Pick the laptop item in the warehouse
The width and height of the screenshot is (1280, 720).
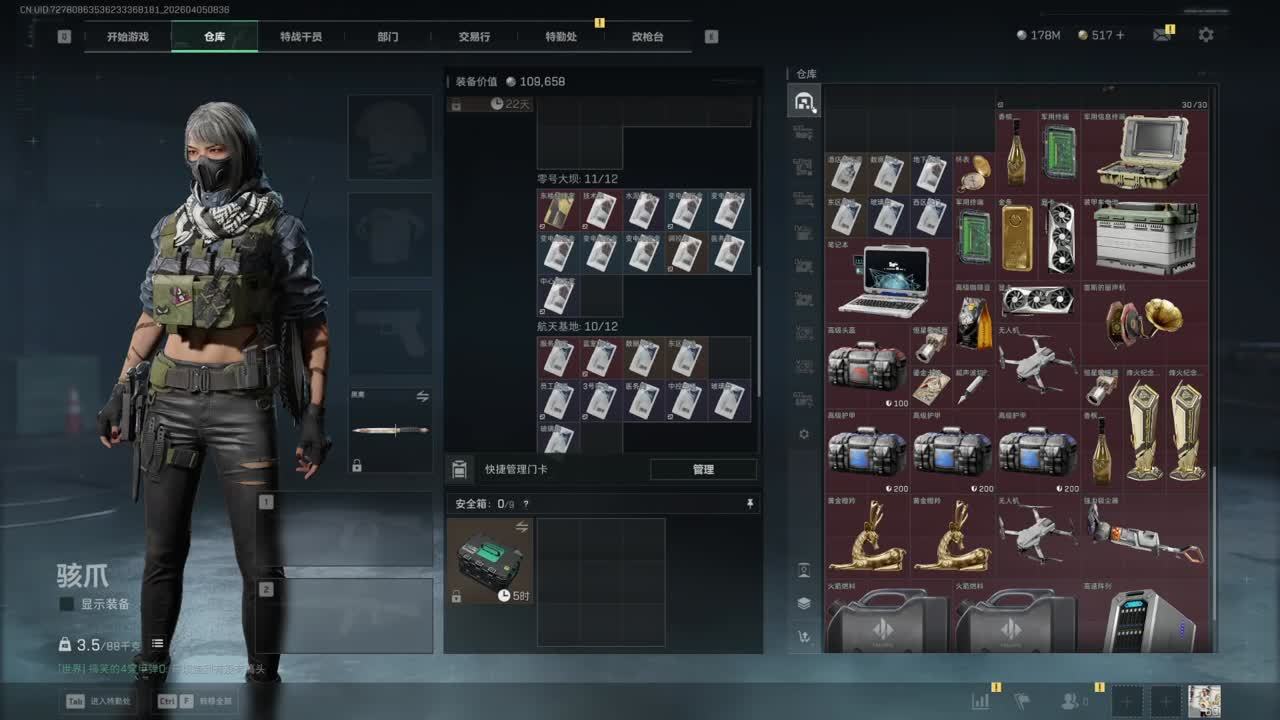(884, 281)
